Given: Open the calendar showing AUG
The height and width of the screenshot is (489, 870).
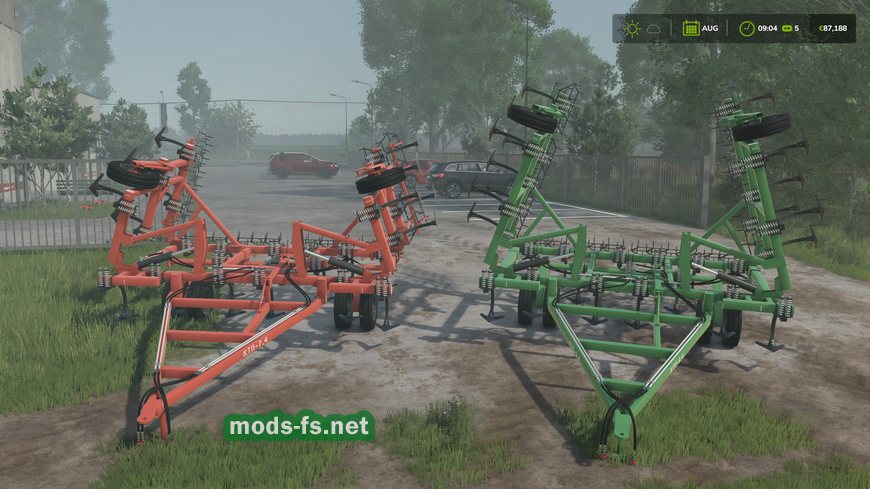Looking at the screenshot, I should click(x=691, y=28).
